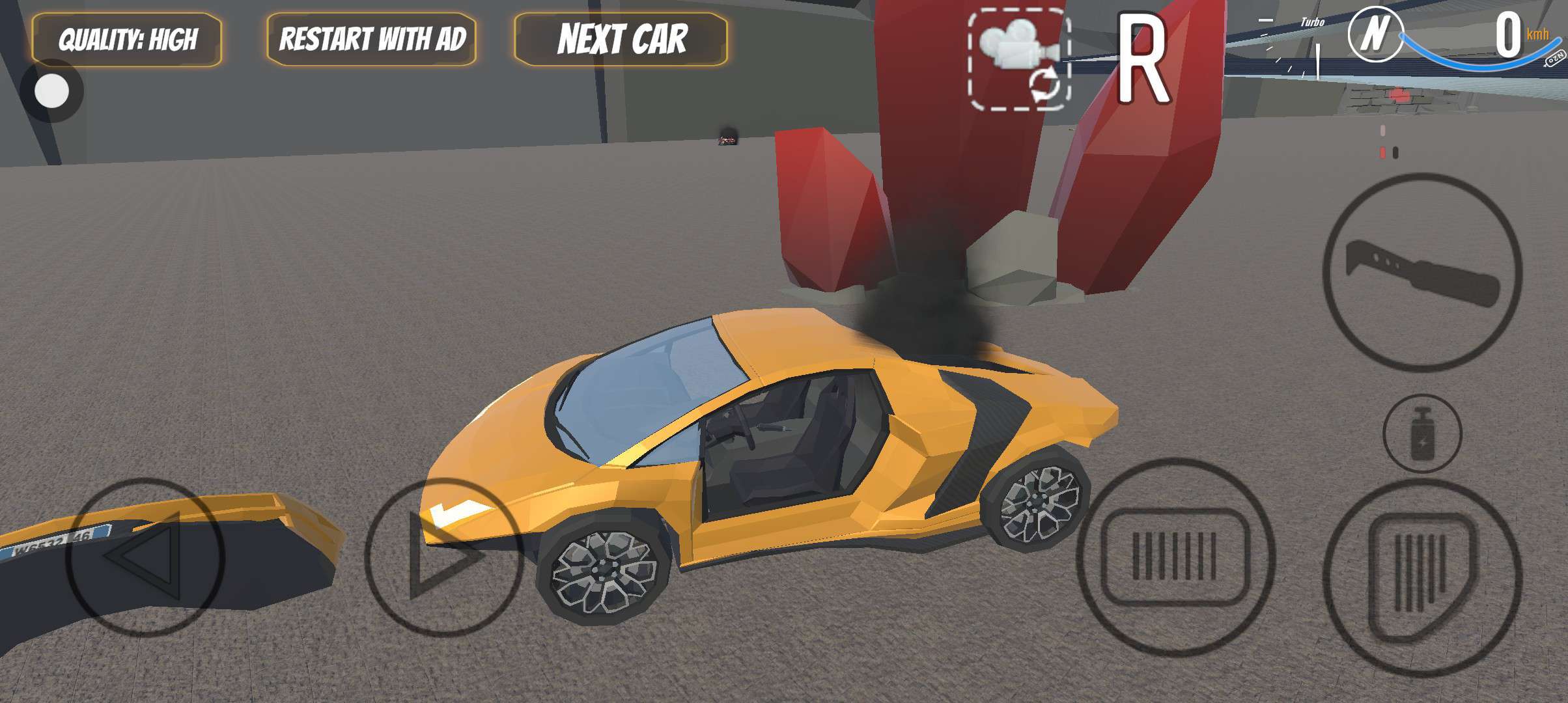Tap the R gear indicator button
This screenshot has width=1568, height=703.
coord(1143,60)
